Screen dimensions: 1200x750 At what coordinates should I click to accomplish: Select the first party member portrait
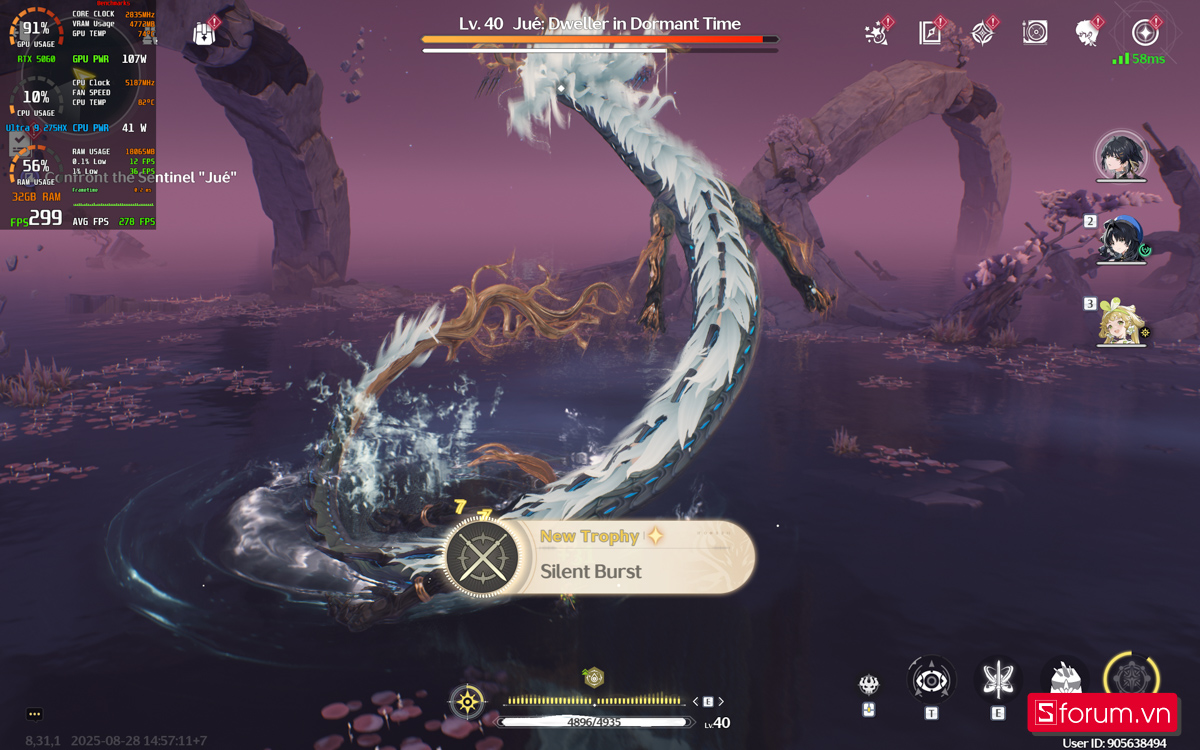1119,156
